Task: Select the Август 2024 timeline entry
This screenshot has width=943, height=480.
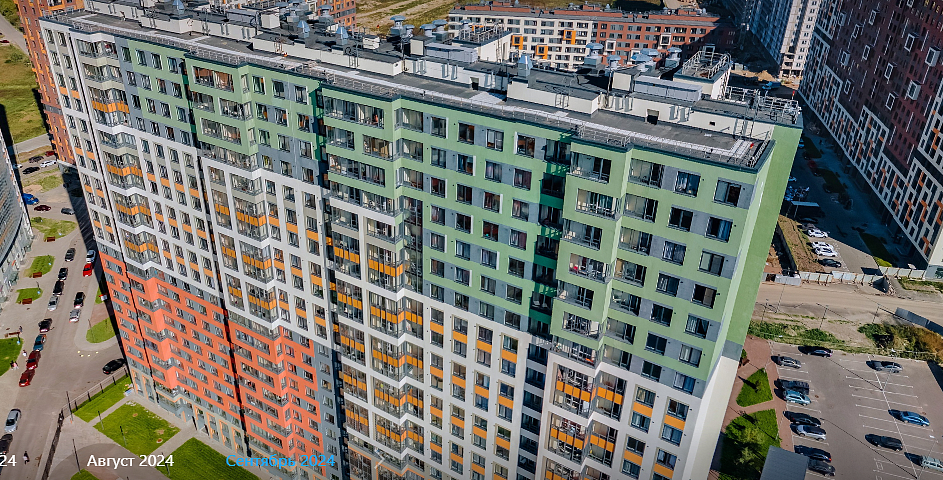Action: click(x=130, y=461)
